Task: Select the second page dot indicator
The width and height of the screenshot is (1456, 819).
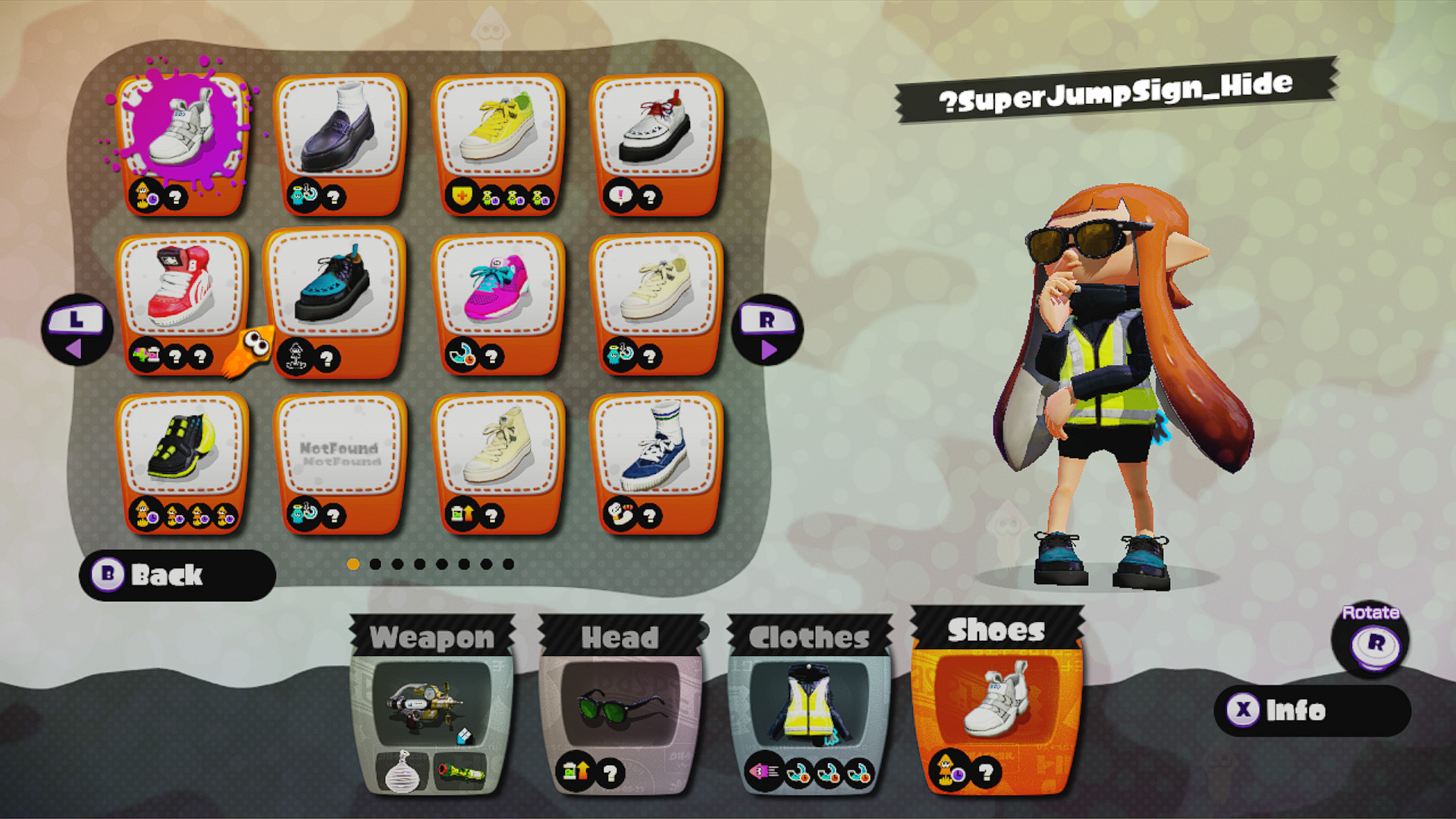Action: click(375, 563)
